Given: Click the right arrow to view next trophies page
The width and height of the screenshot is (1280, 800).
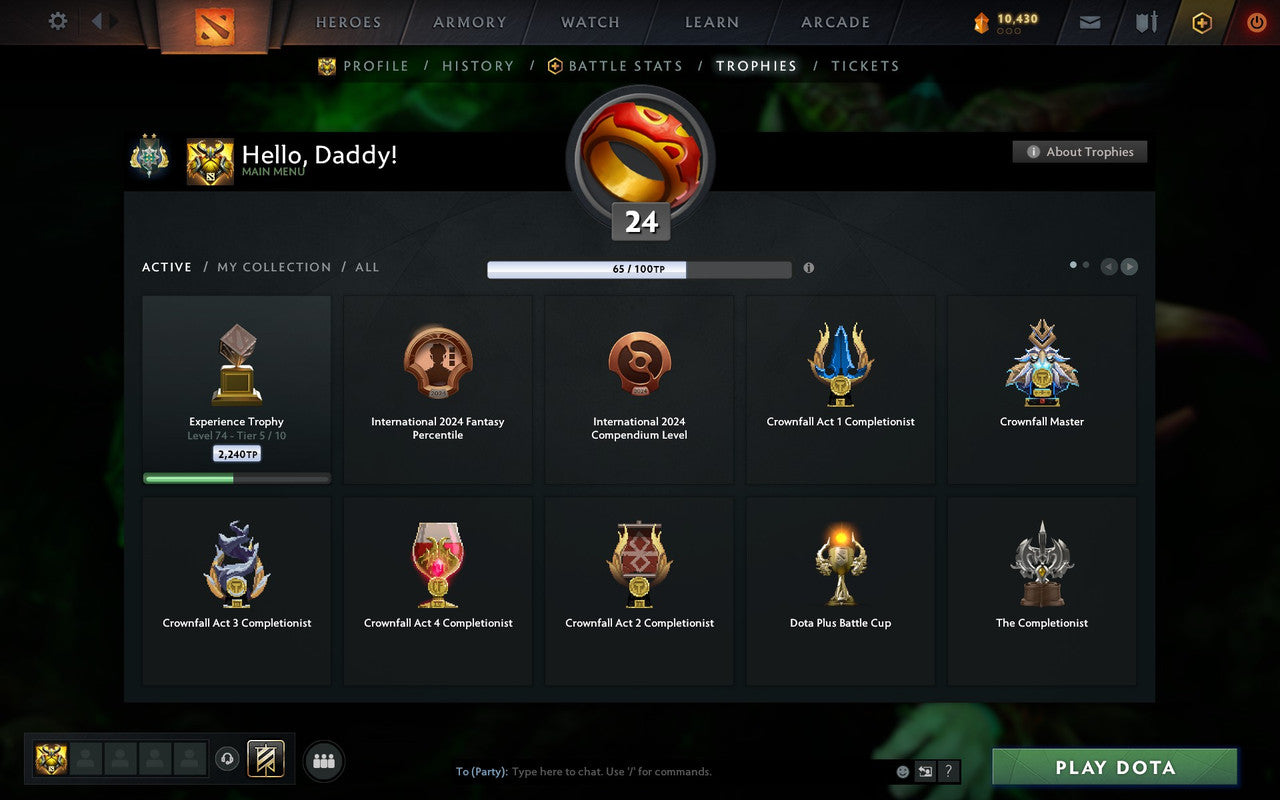Looking at the screenshot, I should [x=1129, y=267].
